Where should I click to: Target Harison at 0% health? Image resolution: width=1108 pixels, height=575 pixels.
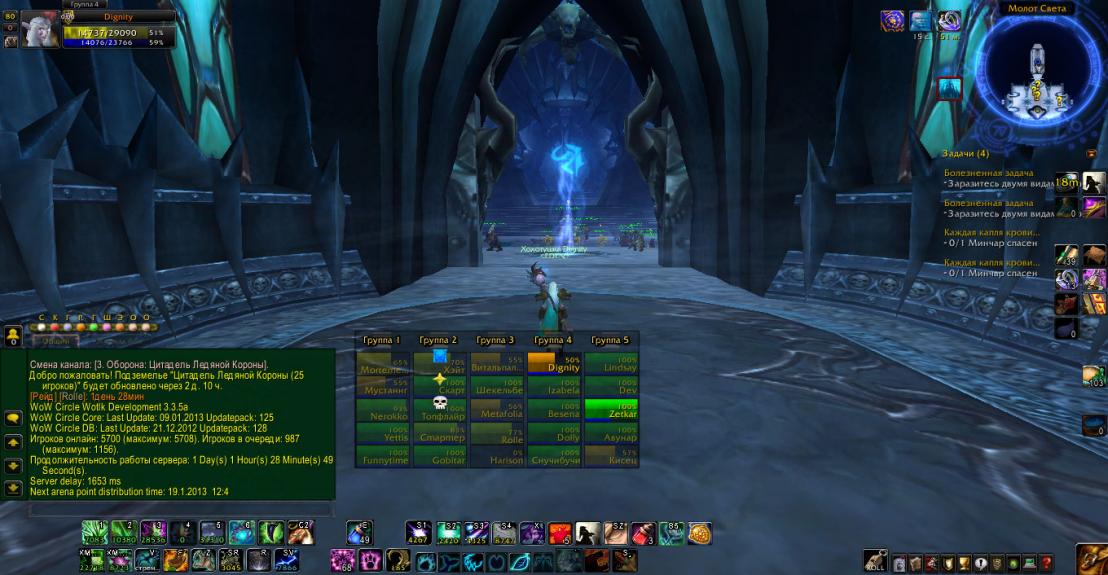(497, 456)
